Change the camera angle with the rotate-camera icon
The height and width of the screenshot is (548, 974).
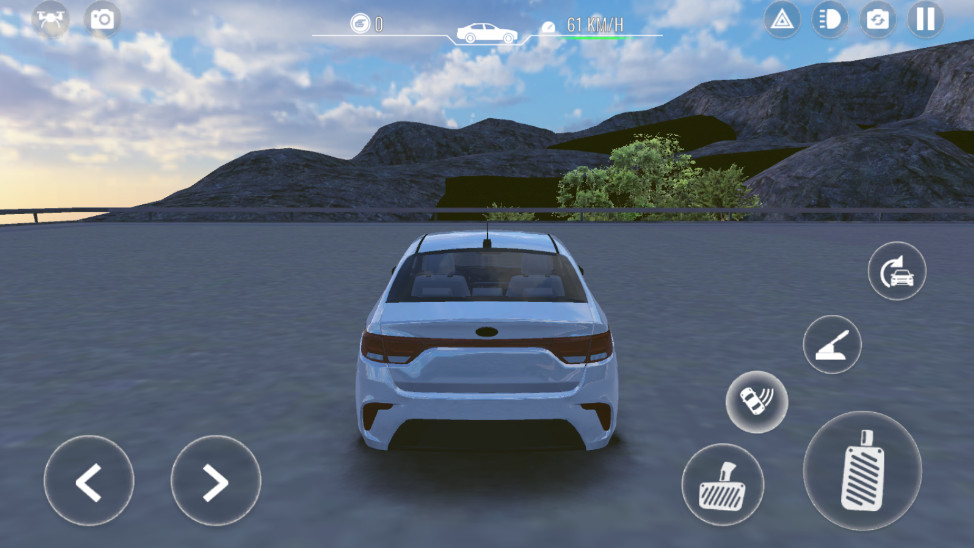pos(877,19)
